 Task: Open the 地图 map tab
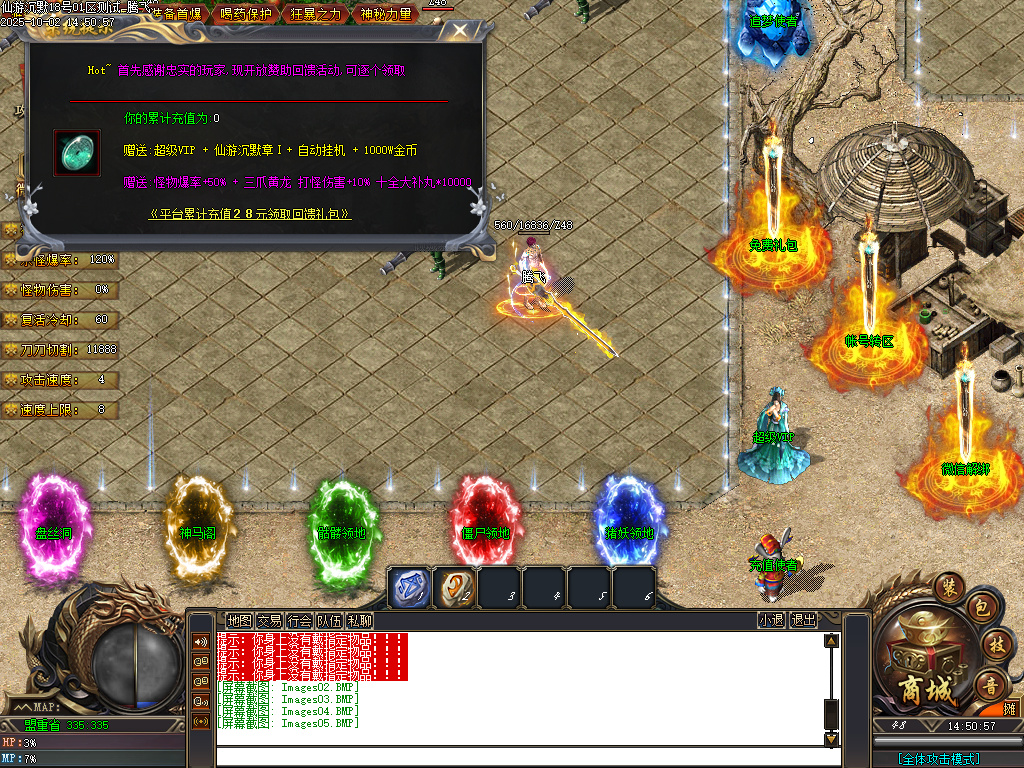click(x=239, y=620)
